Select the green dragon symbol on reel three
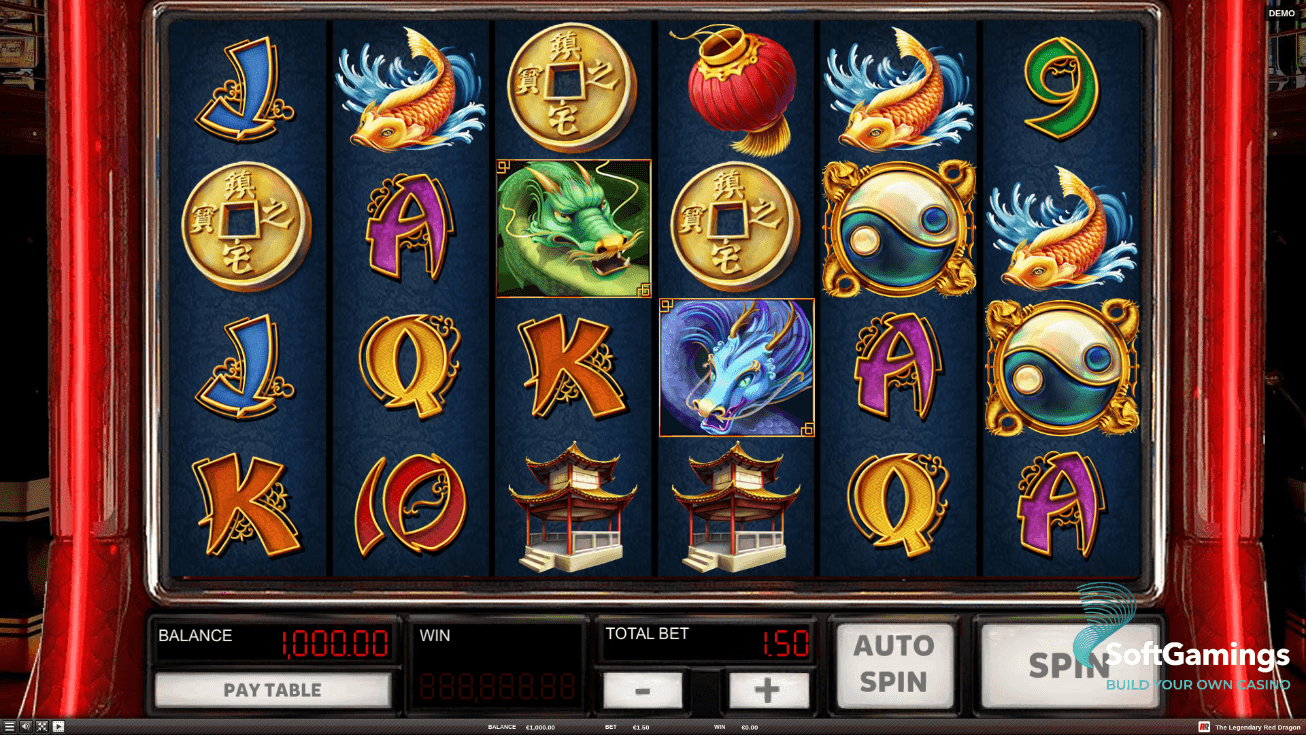 coord(574,229)
